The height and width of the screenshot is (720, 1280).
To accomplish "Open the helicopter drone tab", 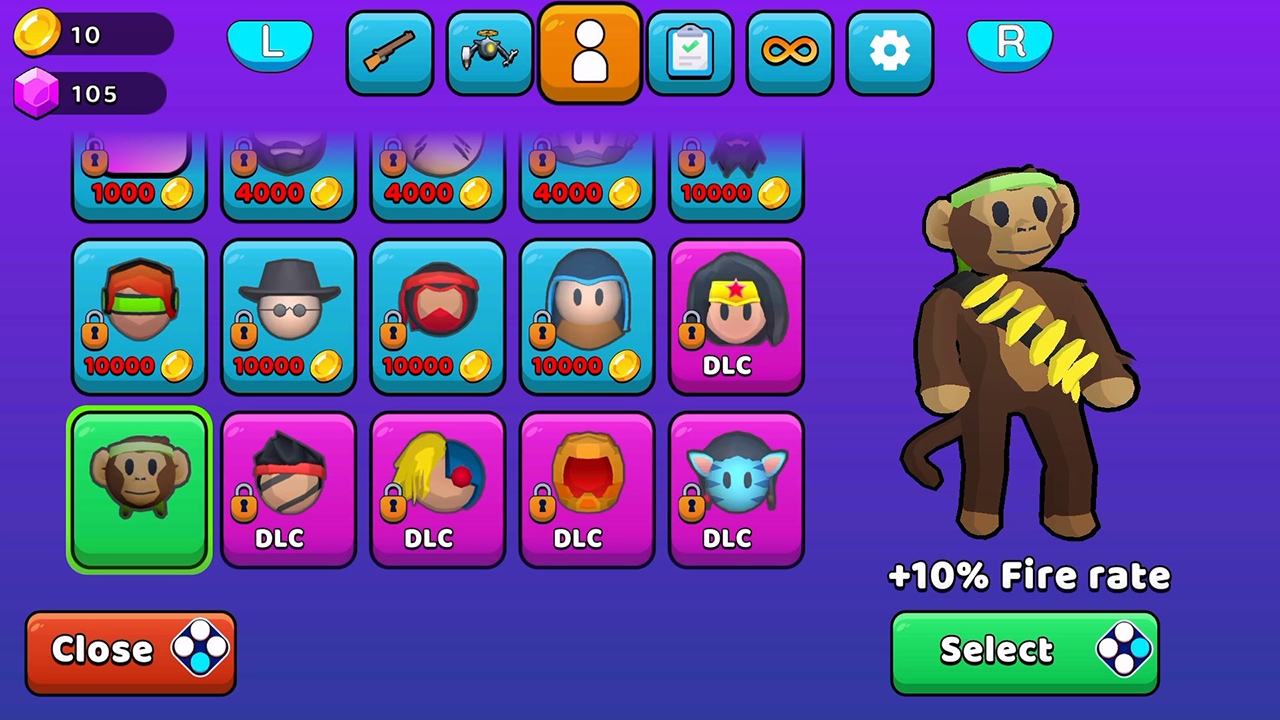I will (x=489, y=52).
